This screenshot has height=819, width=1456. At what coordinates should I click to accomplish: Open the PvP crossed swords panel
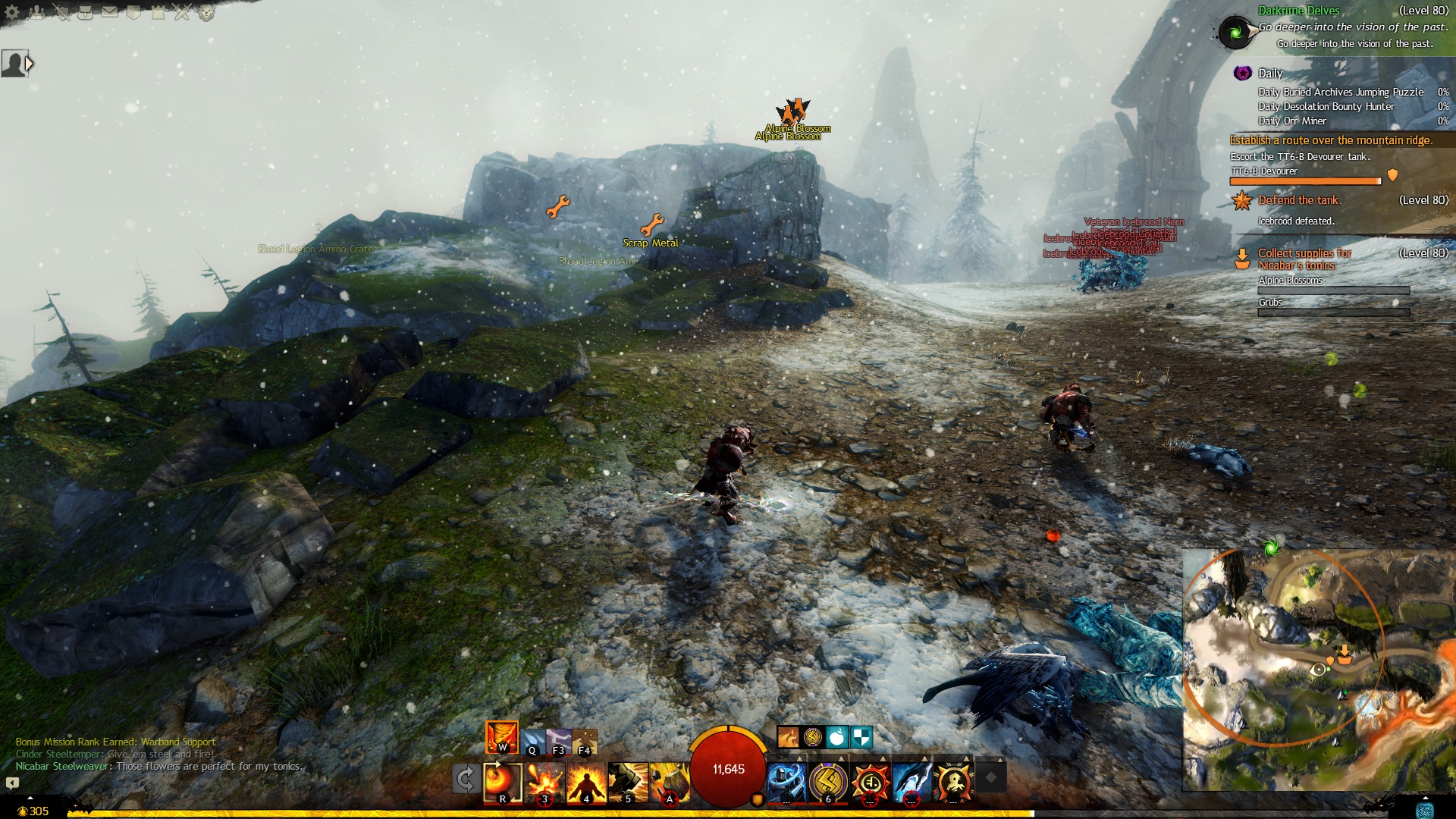point(181,12)
